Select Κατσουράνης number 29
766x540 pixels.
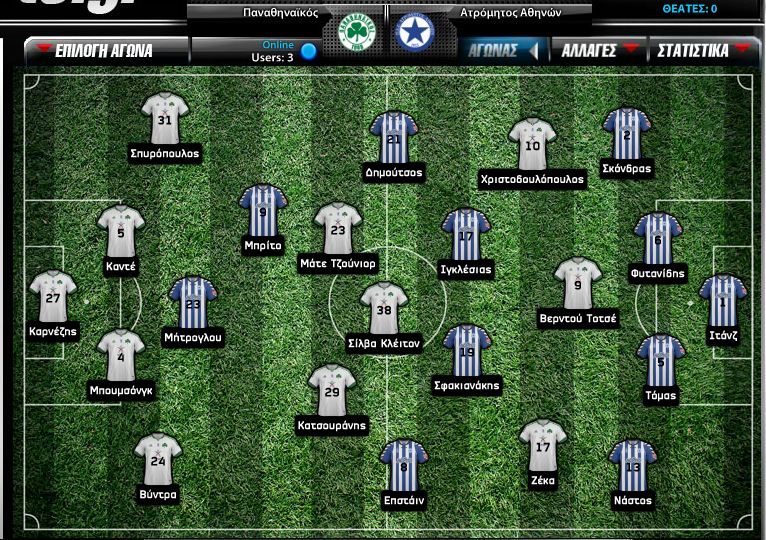pos(332,390)
